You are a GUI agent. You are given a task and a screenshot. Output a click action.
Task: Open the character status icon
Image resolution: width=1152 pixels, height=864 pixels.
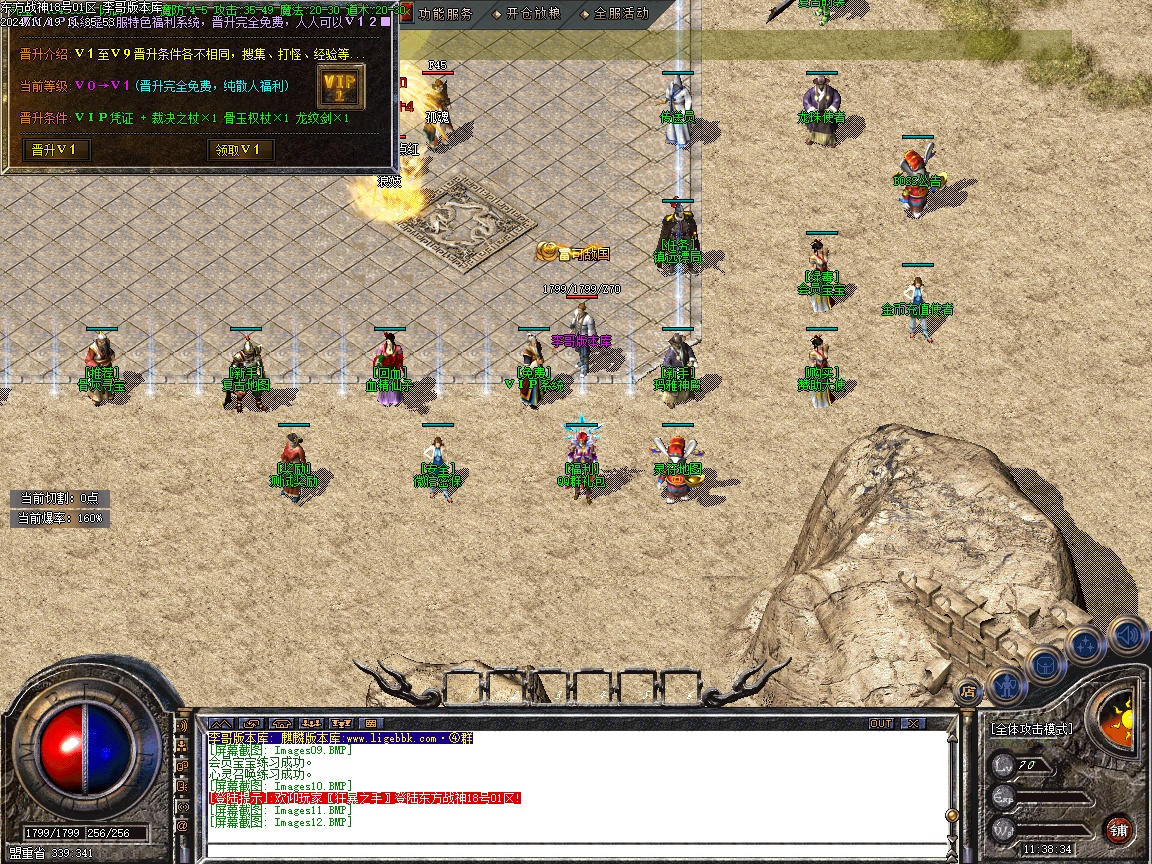coord(1006,685)
